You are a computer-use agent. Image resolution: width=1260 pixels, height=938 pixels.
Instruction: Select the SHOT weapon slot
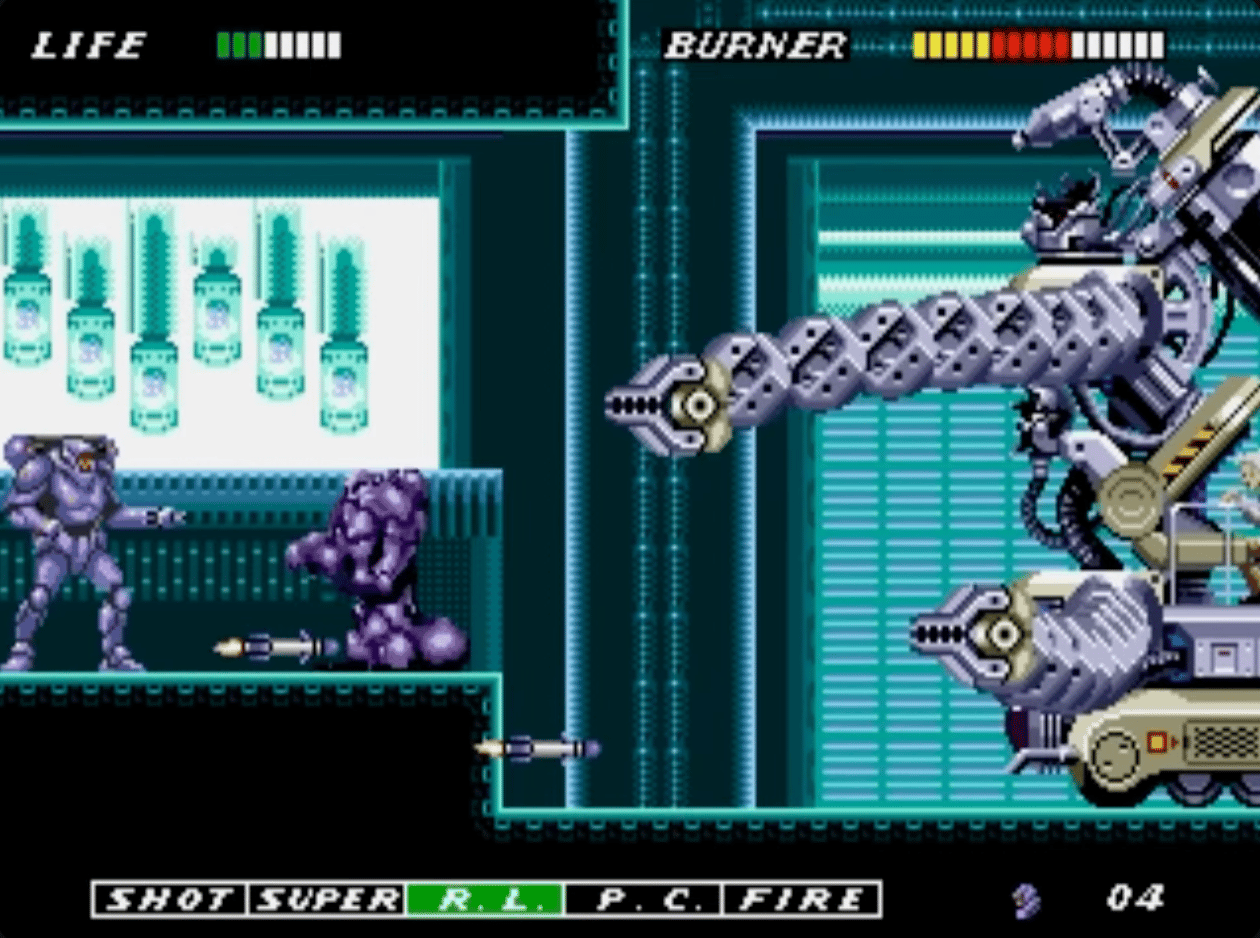(x=170, y=899)
